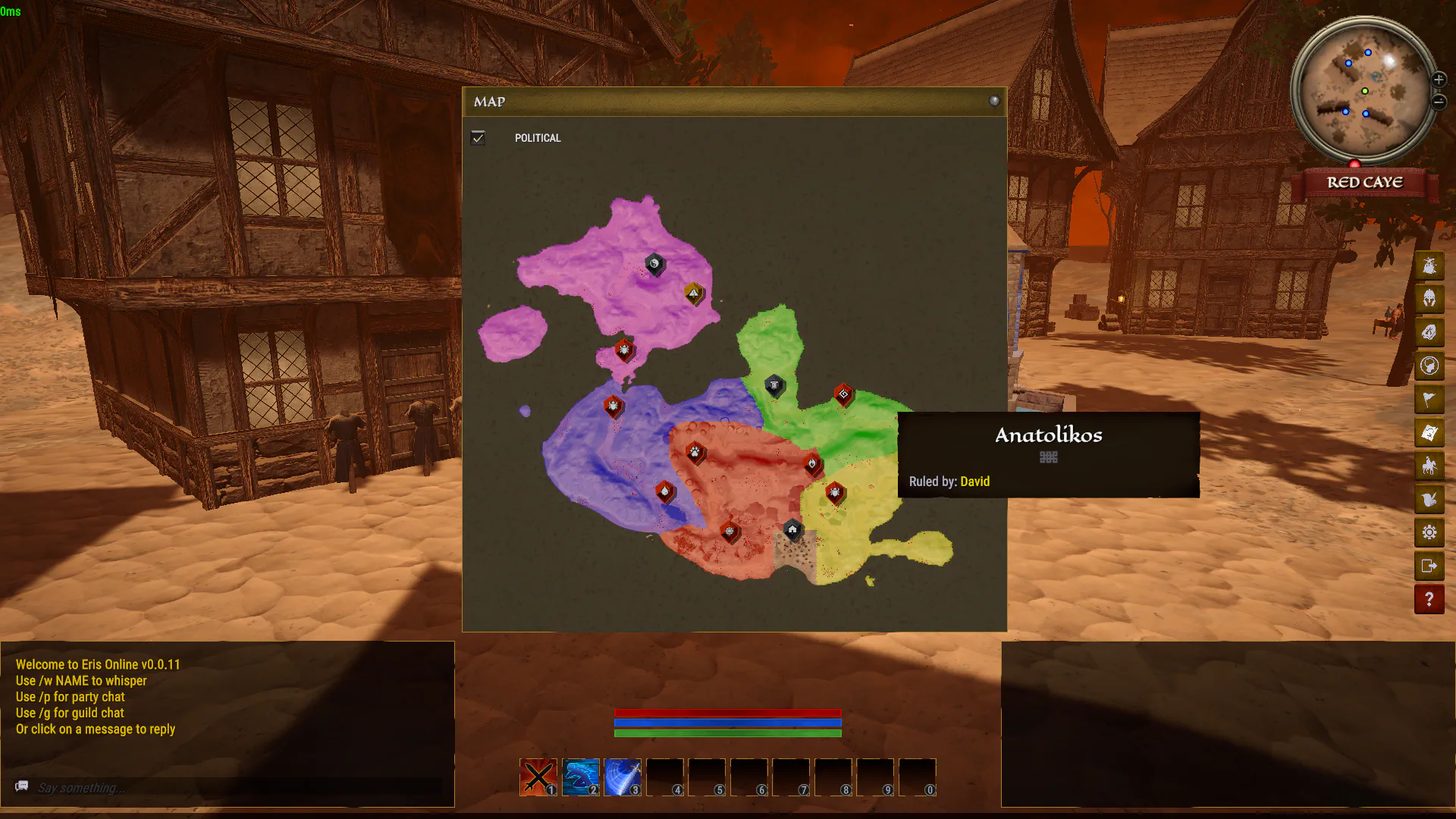Close the Map window

[994, 101]
